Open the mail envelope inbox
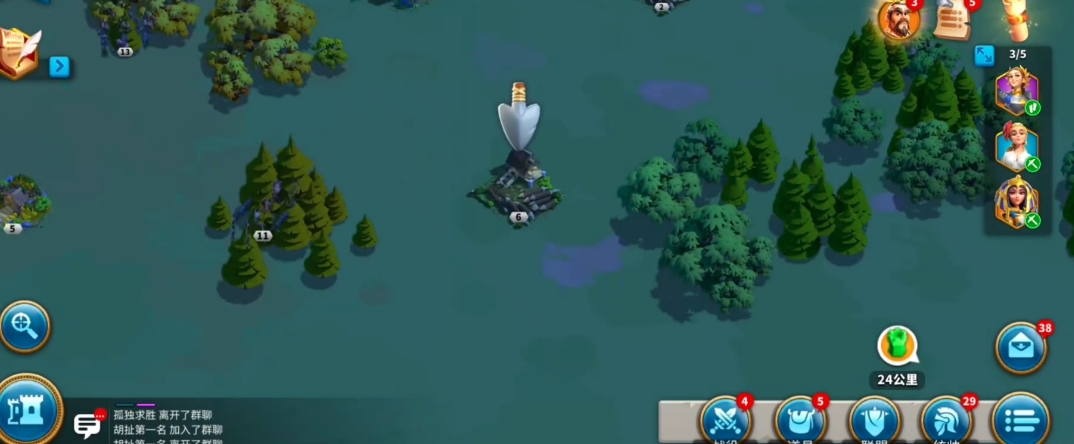The height and width of the screenshot is (444, 1074). (x=1020, y=348)
